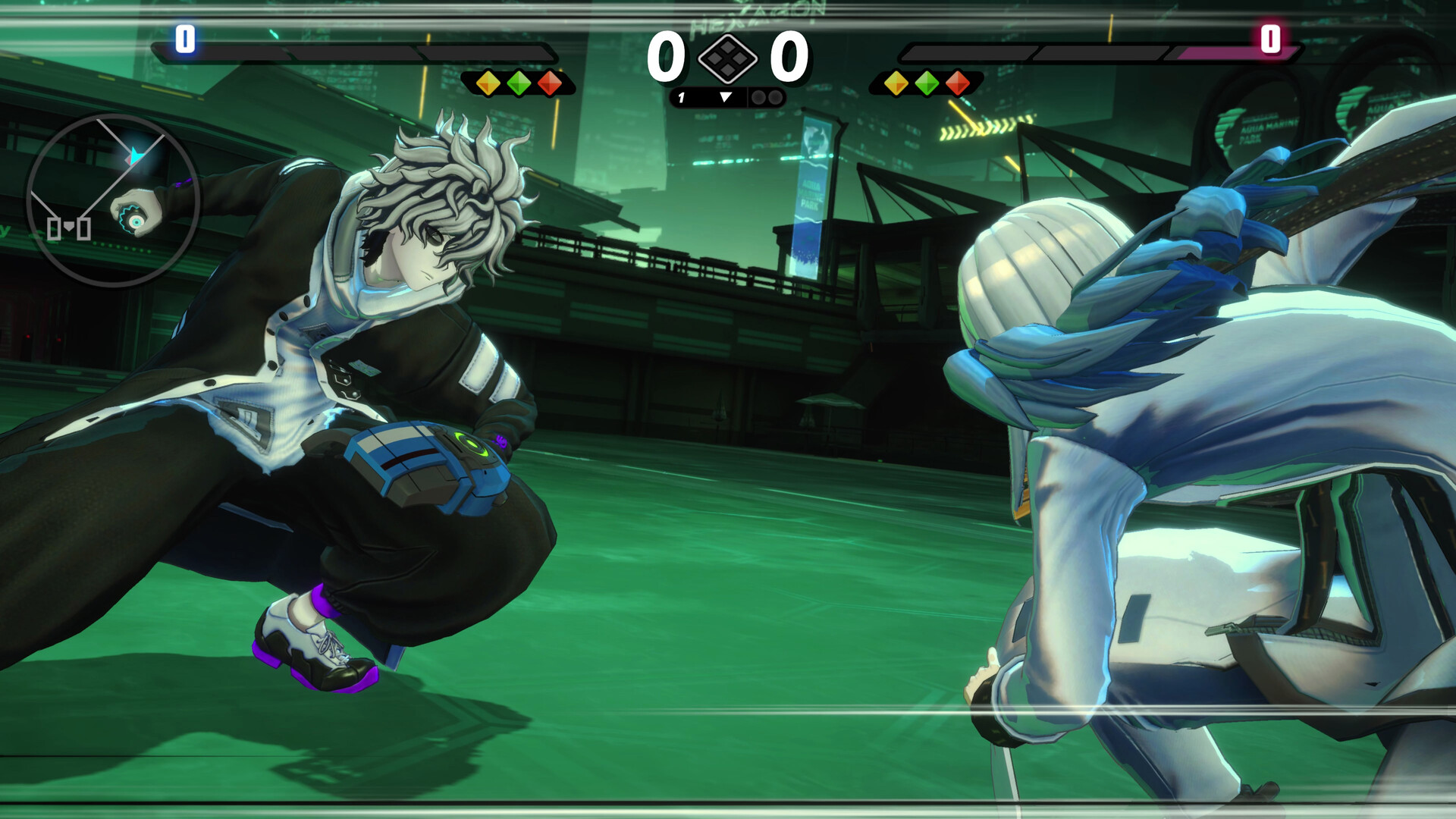Select the green gem icon on the left HUD
The height and width of the screenshot is (819, 1456).
[519, 83]
